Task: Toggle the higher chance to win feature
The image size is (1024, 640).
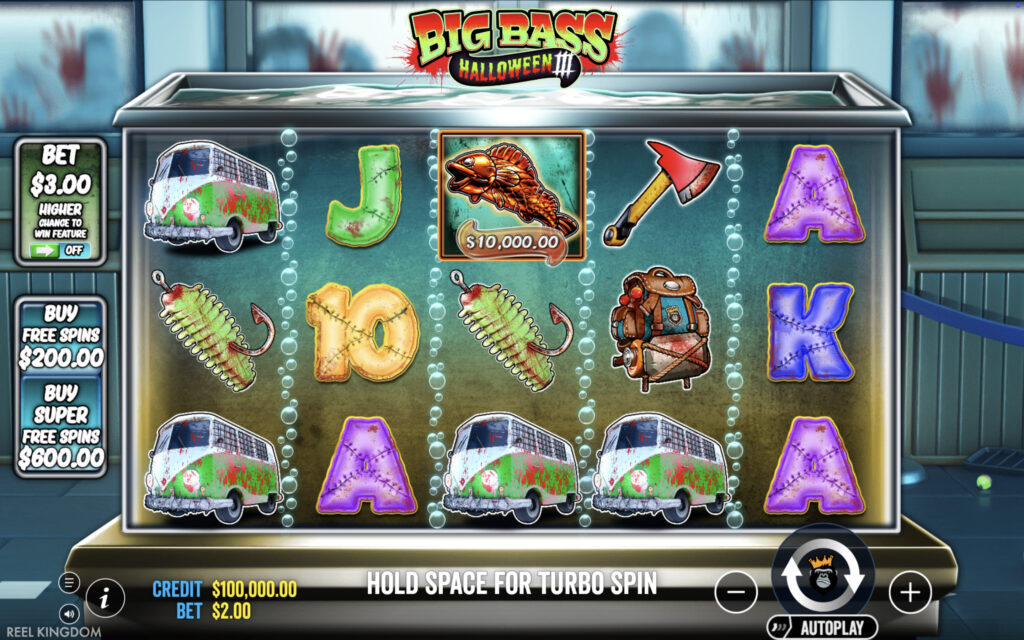Action: pyautogui.click(x=61, y=247)
